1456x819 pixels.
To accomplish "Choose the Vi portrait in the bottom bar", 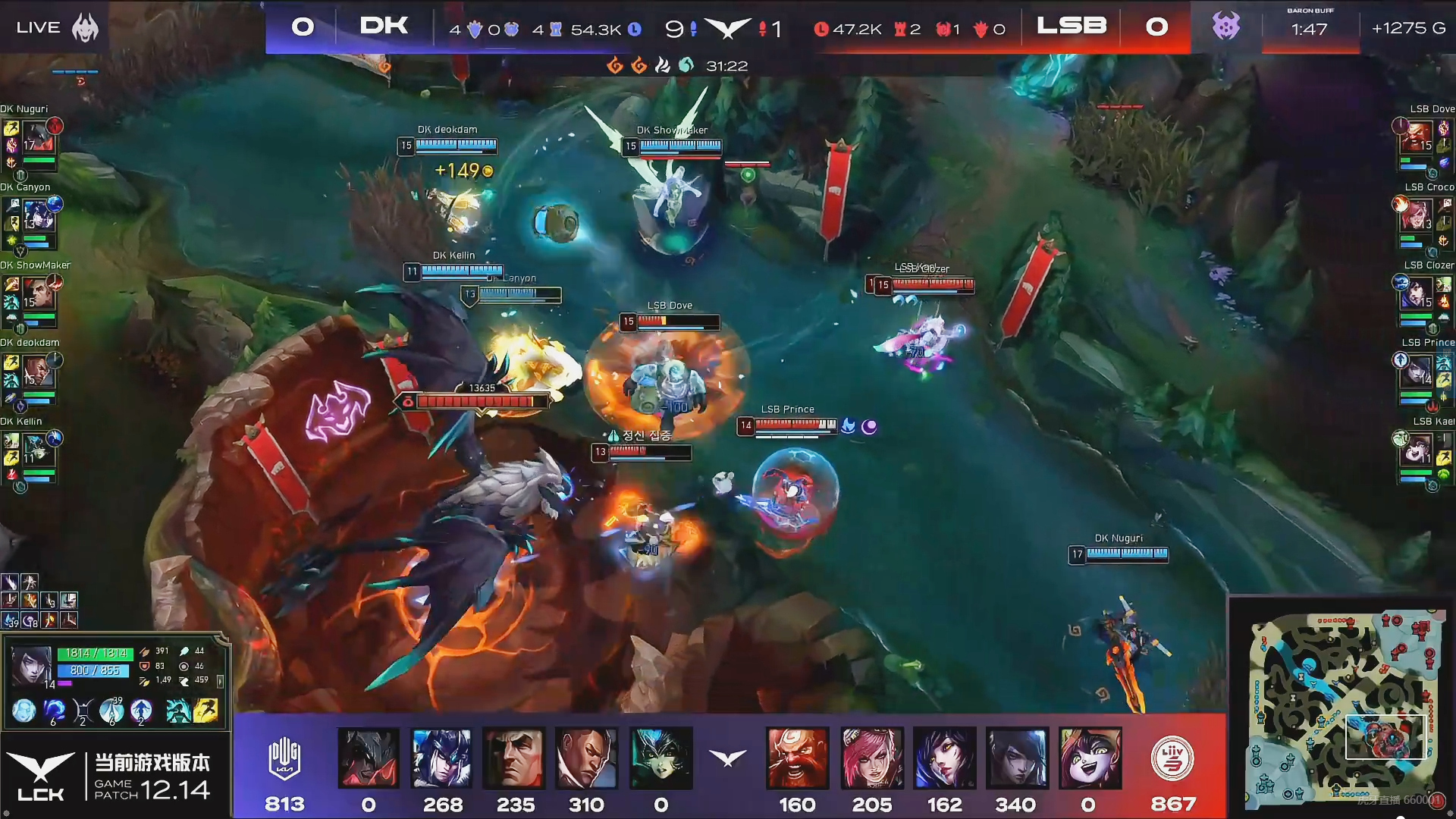I will click(871, 758).
